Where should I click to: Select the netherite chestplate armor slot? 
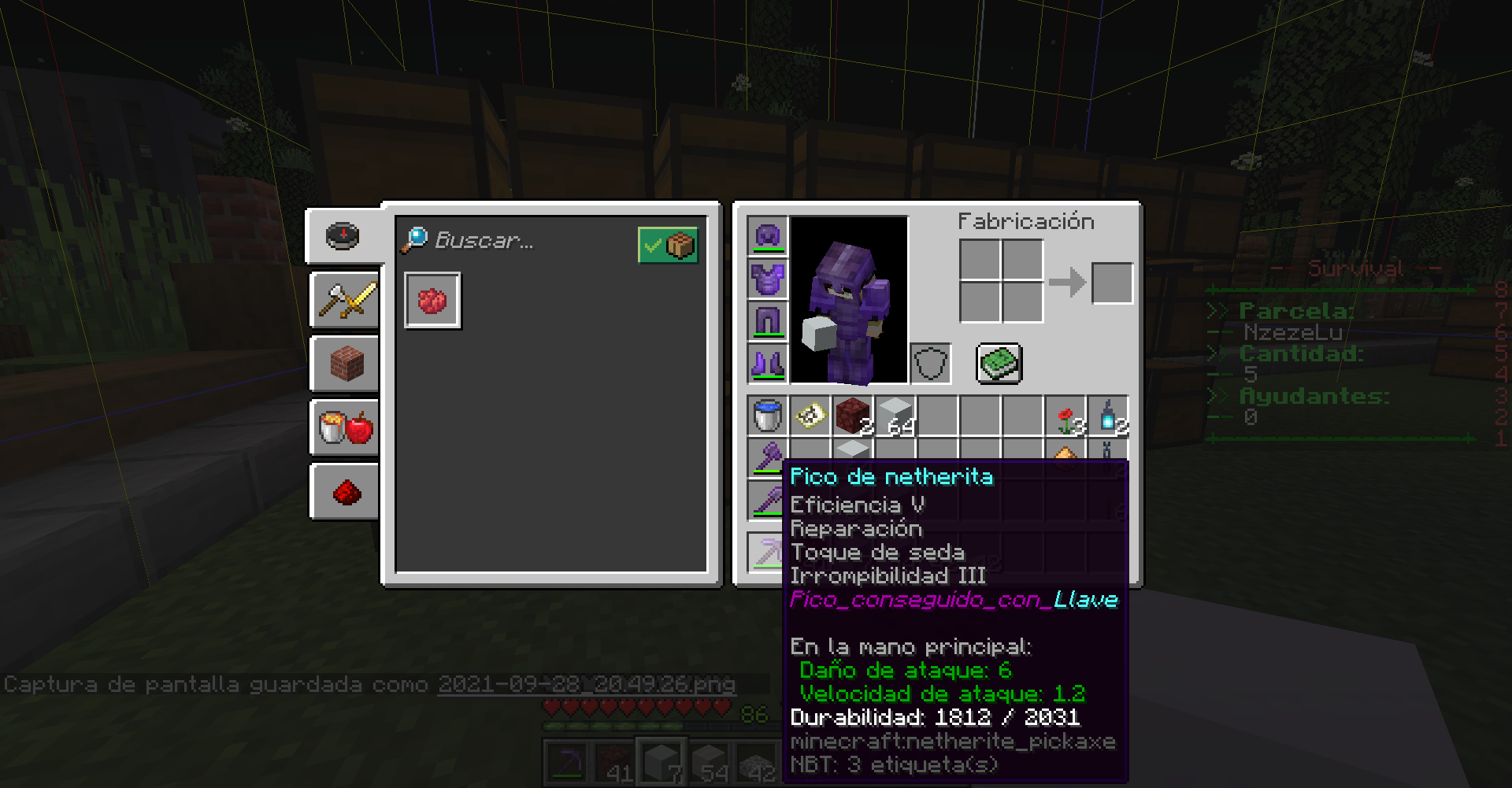[768, 279]
